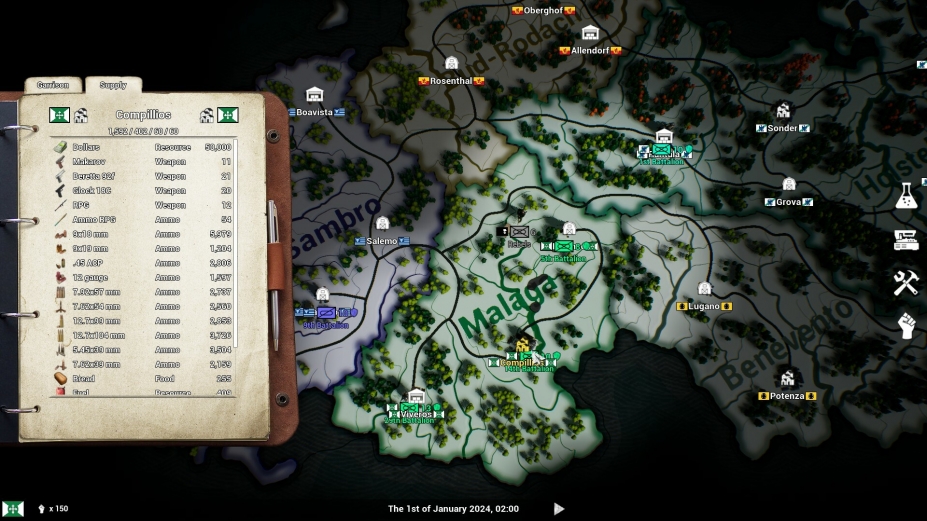Select the Beretta 92f weapon row
The height and width of the screenshot is (521, 927).
[143, 176]
